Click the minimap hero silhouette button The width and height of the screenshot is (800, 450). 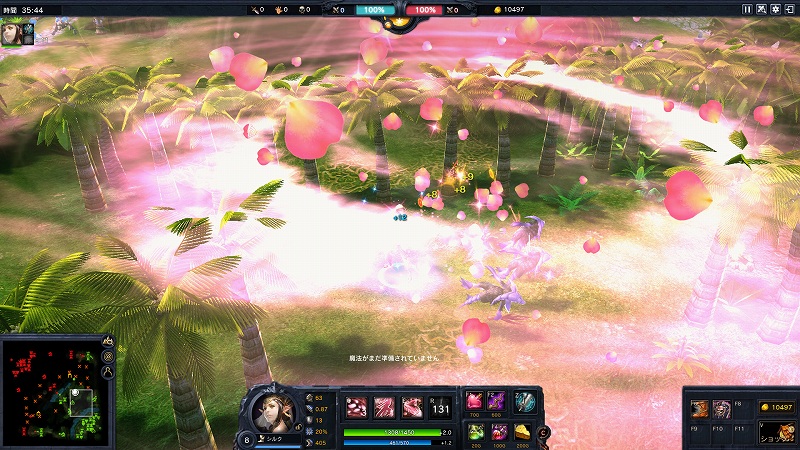107,372
